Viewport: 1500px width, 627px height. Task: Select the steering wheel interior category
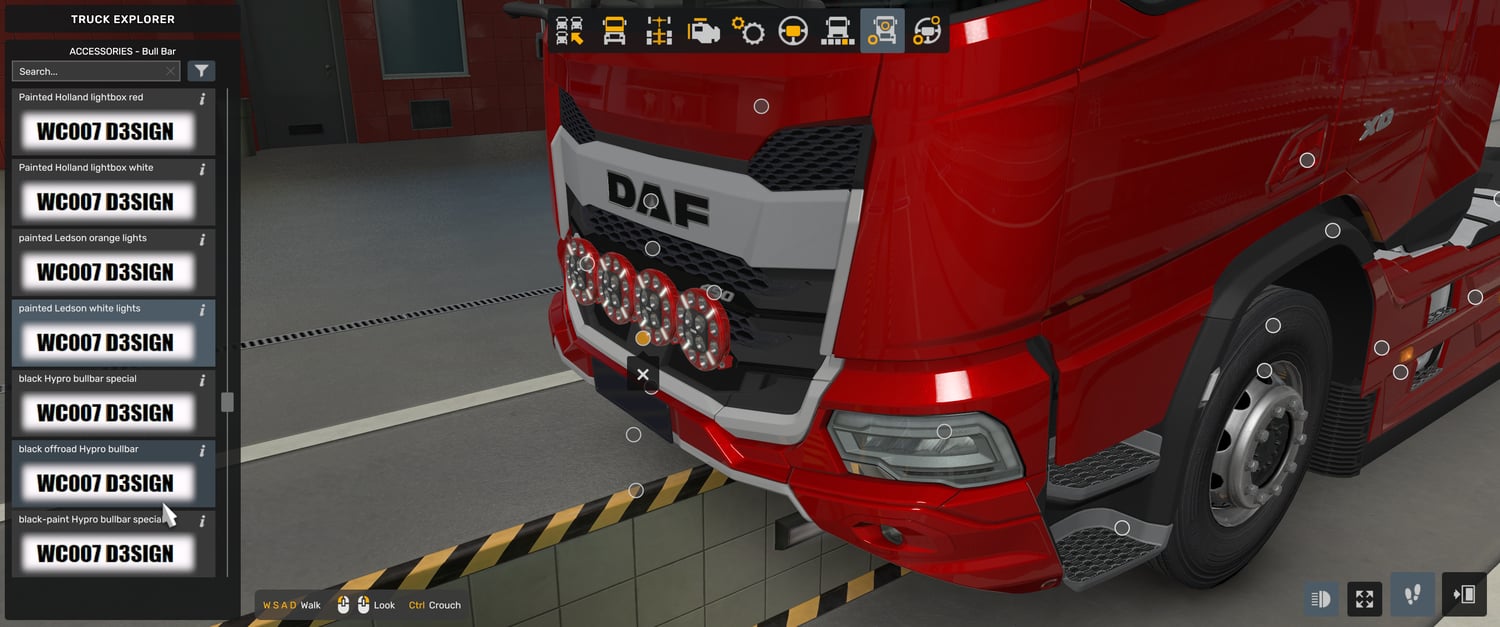pyautogui.click(x=793, y=31)
